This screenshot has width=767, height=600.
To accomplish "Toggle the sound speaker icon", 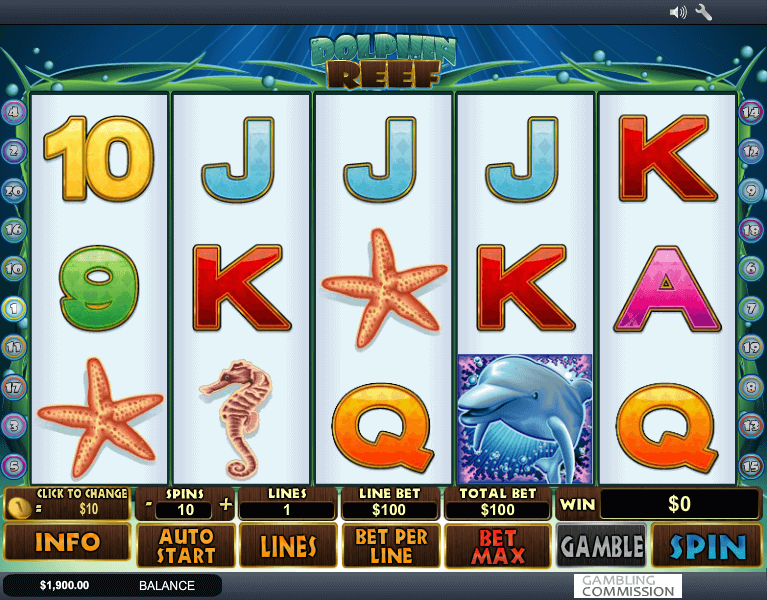I will click(x=678, y=13).
